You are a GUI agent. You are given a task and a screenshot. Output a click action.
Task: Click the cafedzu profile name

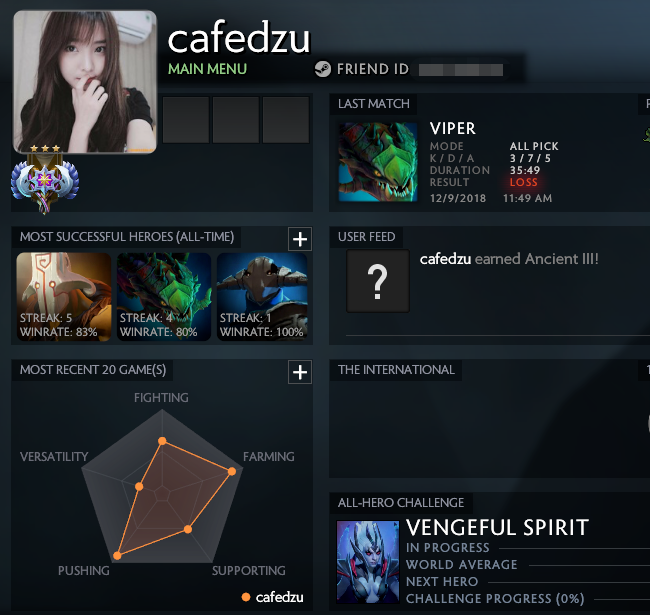pos(239,38)
